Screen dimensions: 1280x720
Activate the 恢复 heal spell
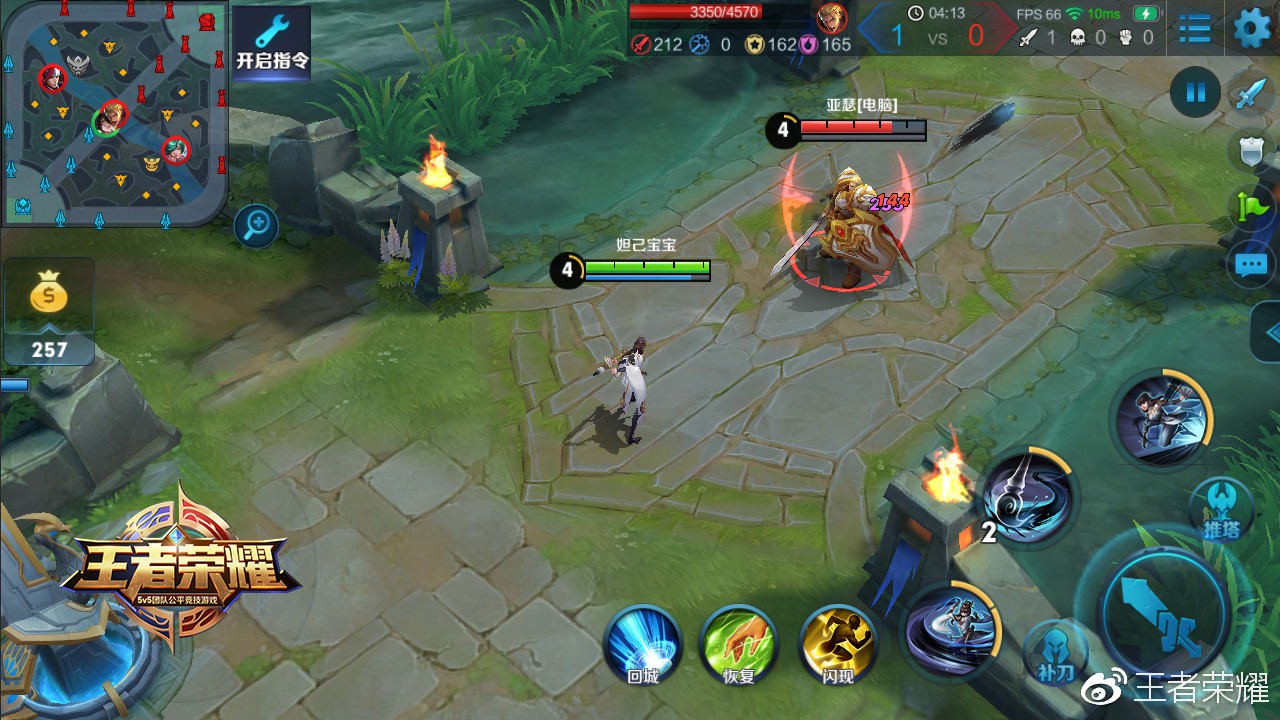[x=738, y=646]
